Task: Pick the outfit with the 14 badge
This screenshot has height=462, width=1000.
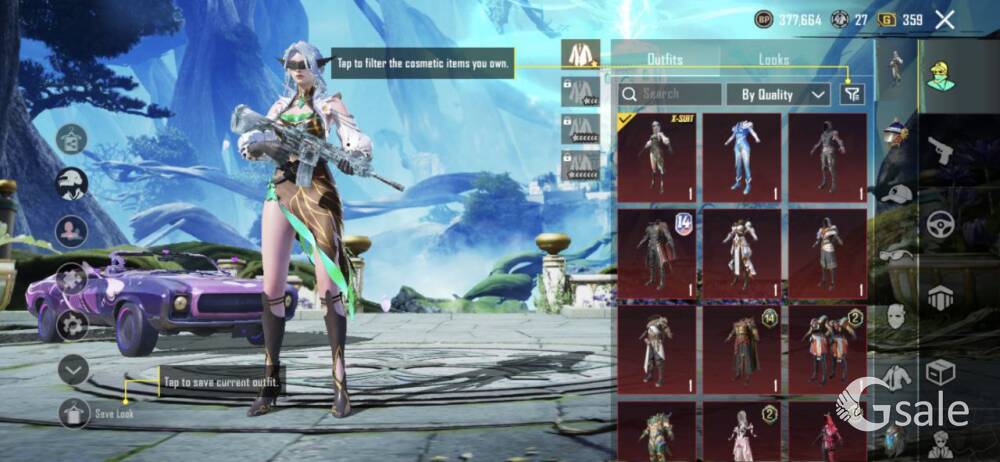Action: tap(656, 253)
